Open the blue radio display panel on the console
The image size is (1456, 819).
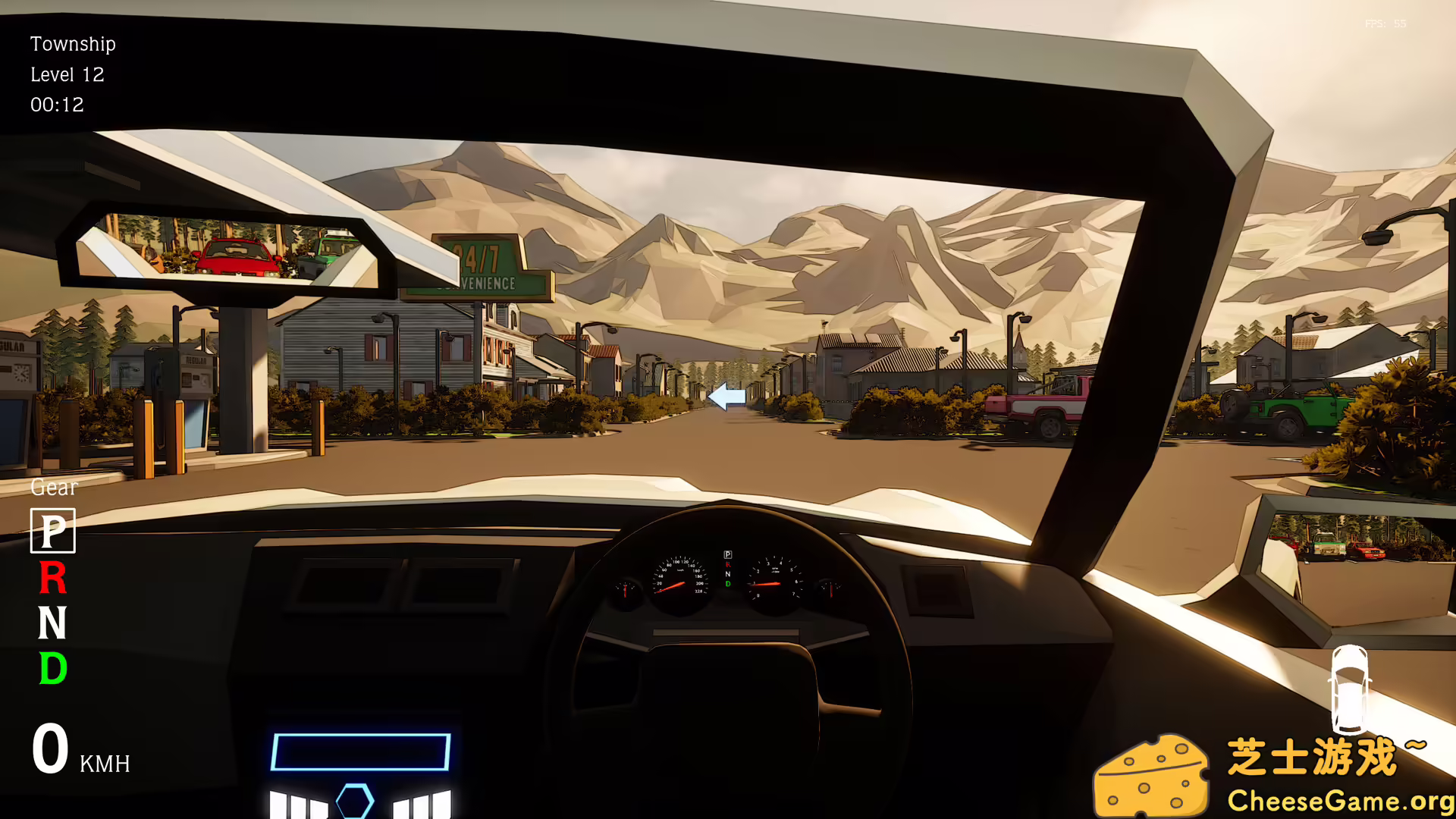pos(360,751)
